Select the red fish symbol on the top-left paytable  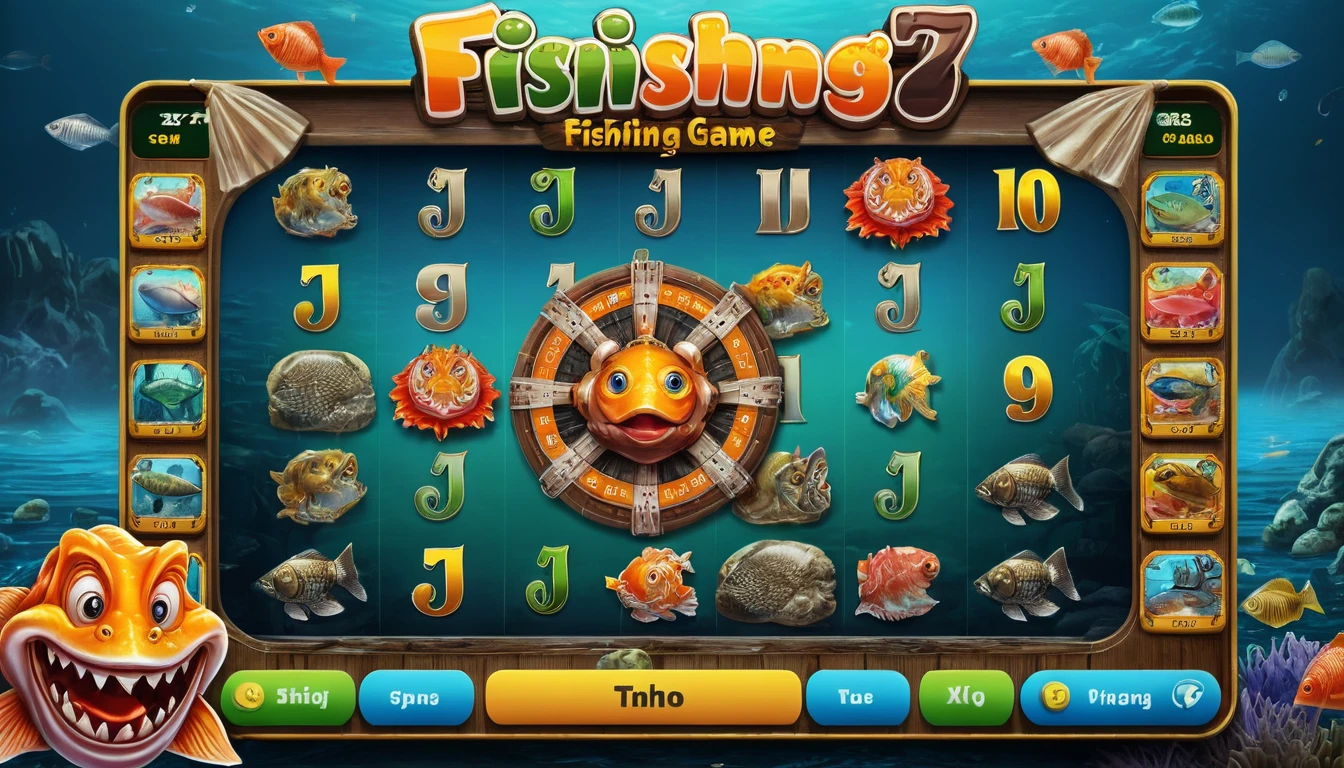coord(167,210)
